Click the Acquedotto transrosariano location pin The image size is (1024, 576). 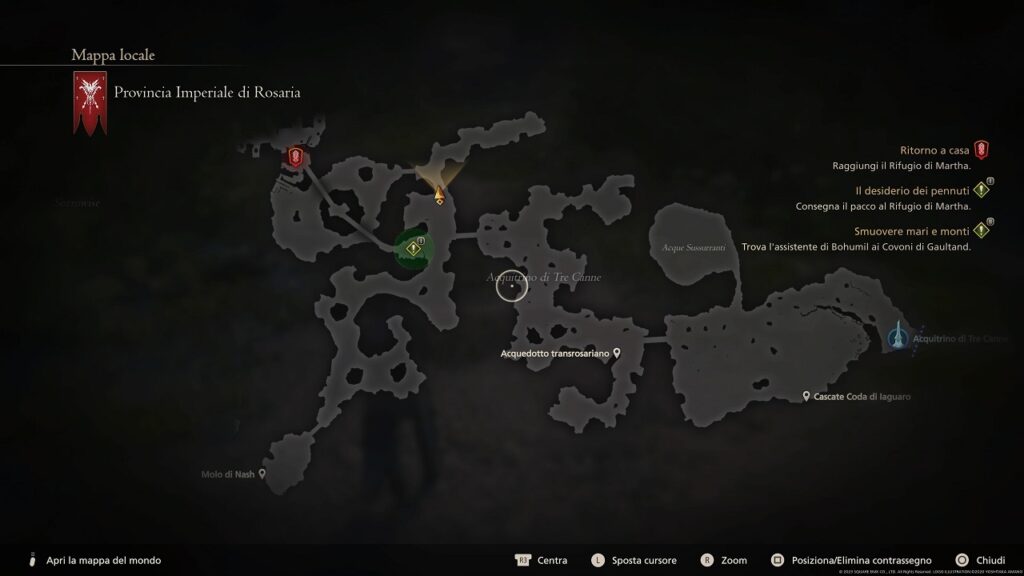pos(618,353)
